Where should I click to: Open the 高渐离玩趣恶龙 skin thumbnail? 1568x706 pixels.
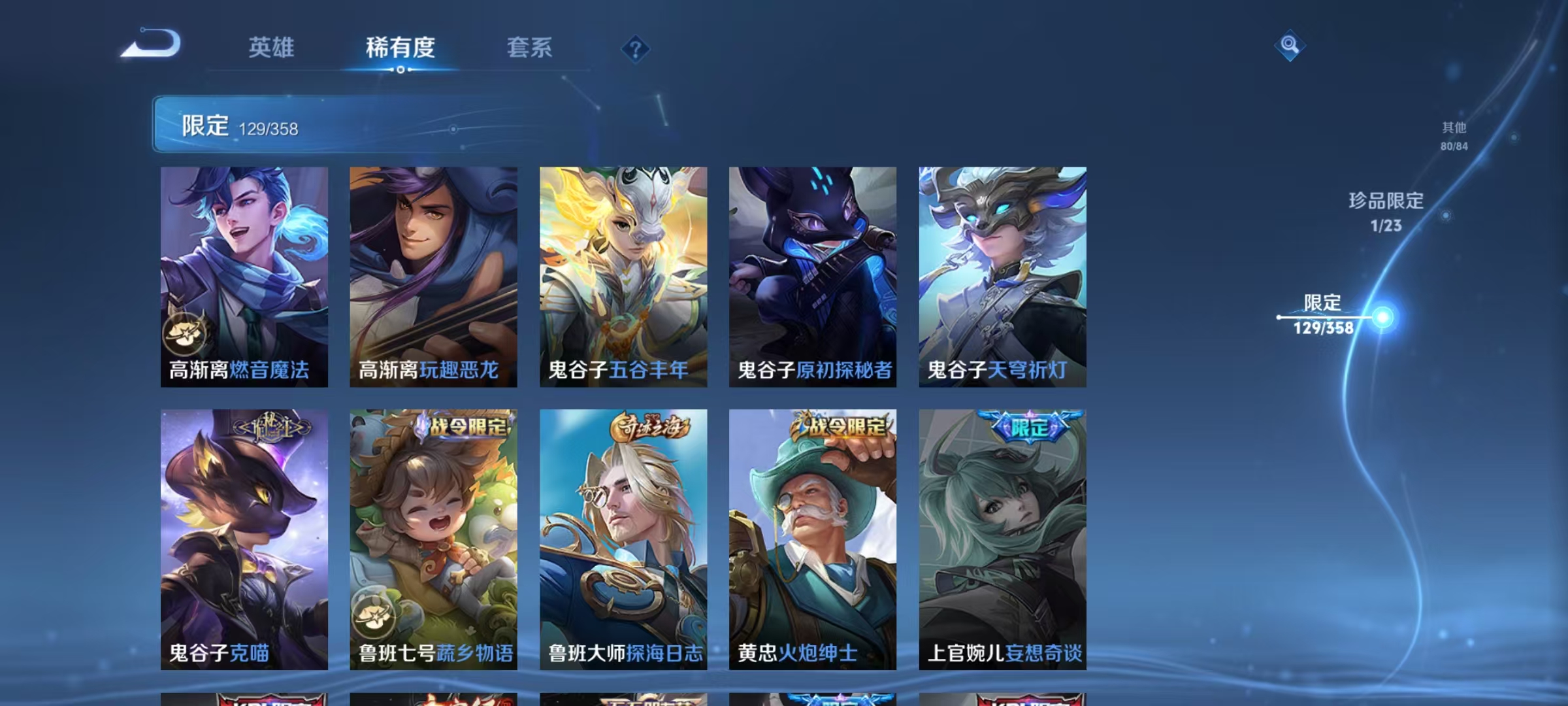click(x=433, y=275)
